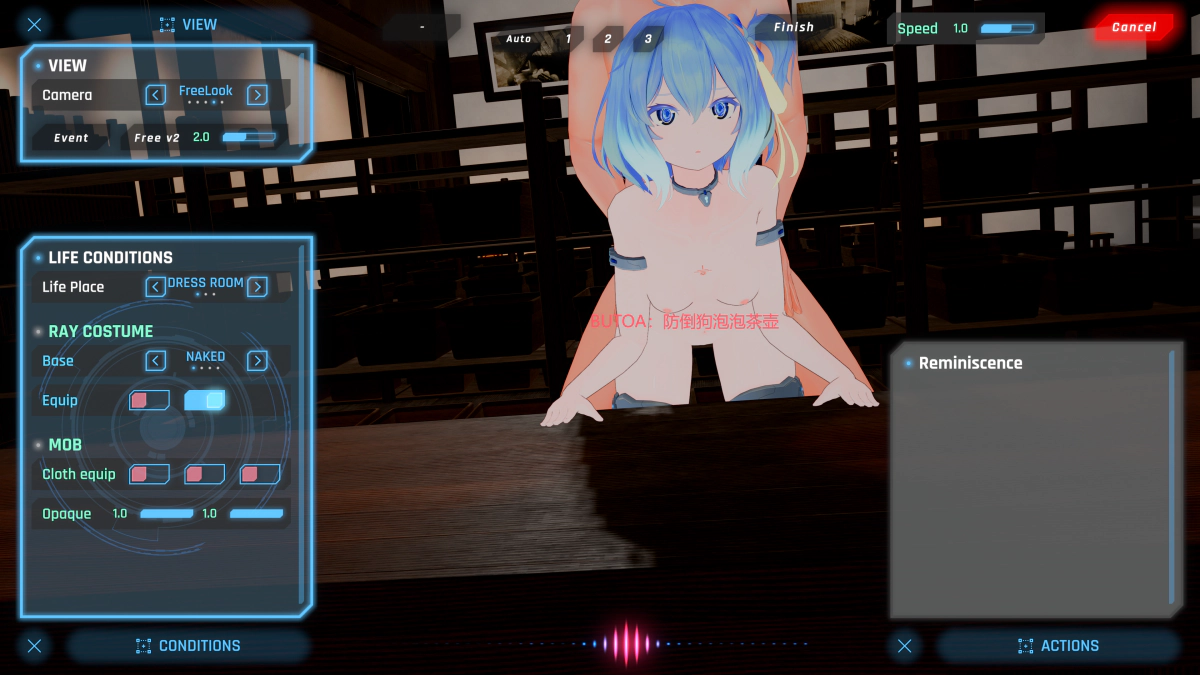Close the VIEW panel with X
1200x675 pixels.
pyautogui.click(x=35, y=24)
